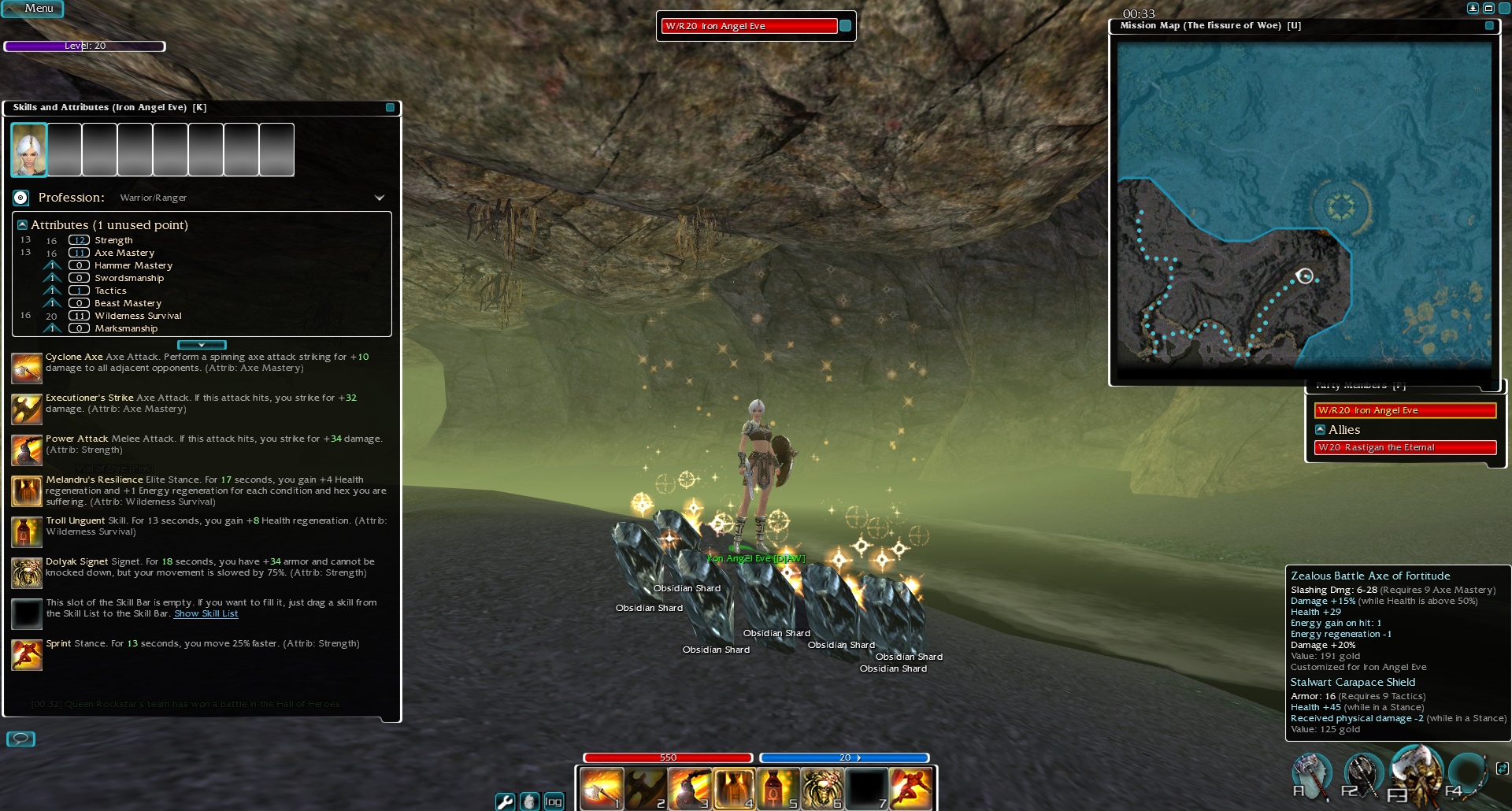Viewport: 1512px width, 811px height.
Task: Select Iron Angel Eve in party list
Action: [x=1405, y=410]
